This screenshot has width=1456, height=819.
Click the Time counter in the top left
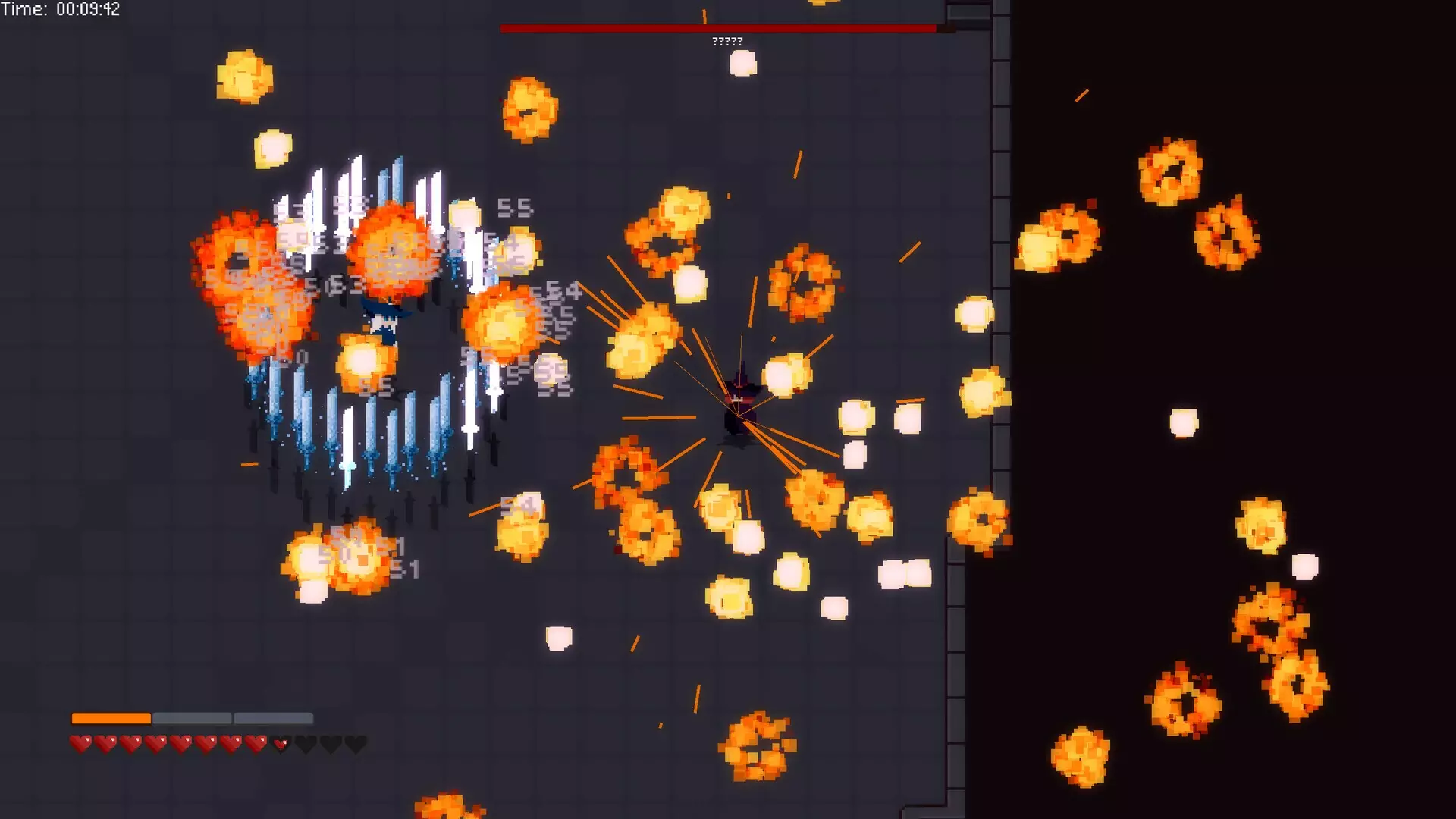(x=61, y=10)
